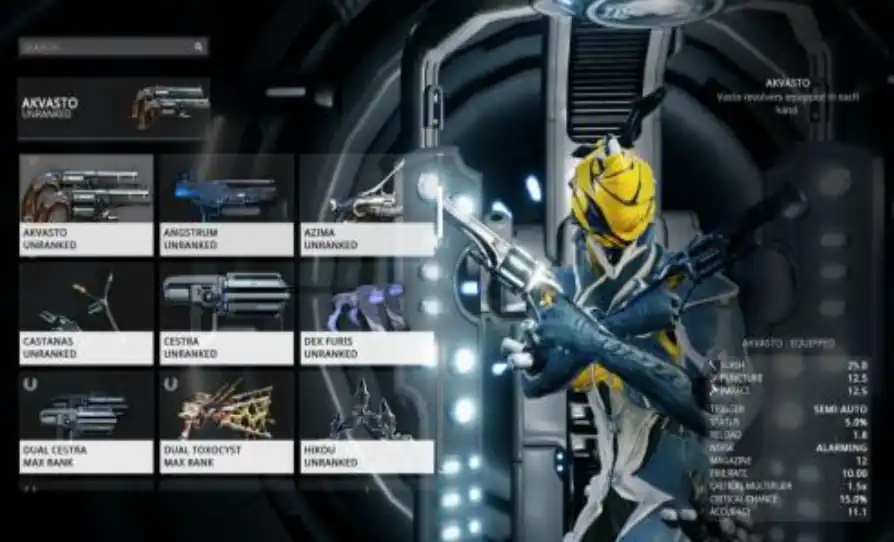894x542 pixels.
Task: Select the Hikou weapon tile
Action: (366, 421)
